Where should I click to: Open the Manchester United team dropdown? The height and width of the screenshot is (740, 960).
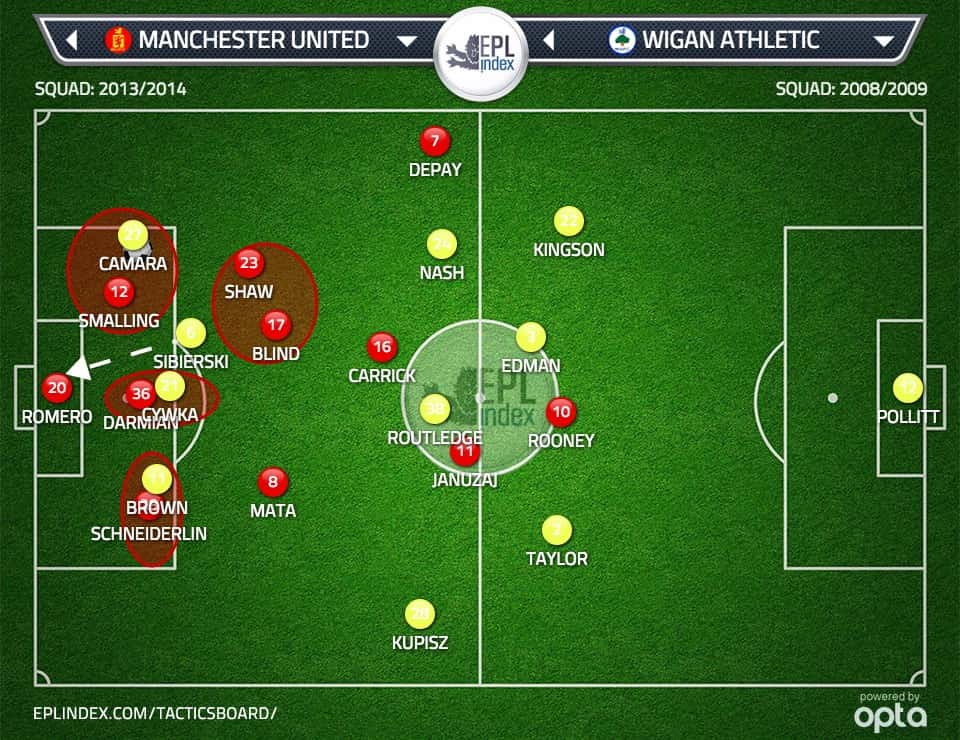pos(406,41)
